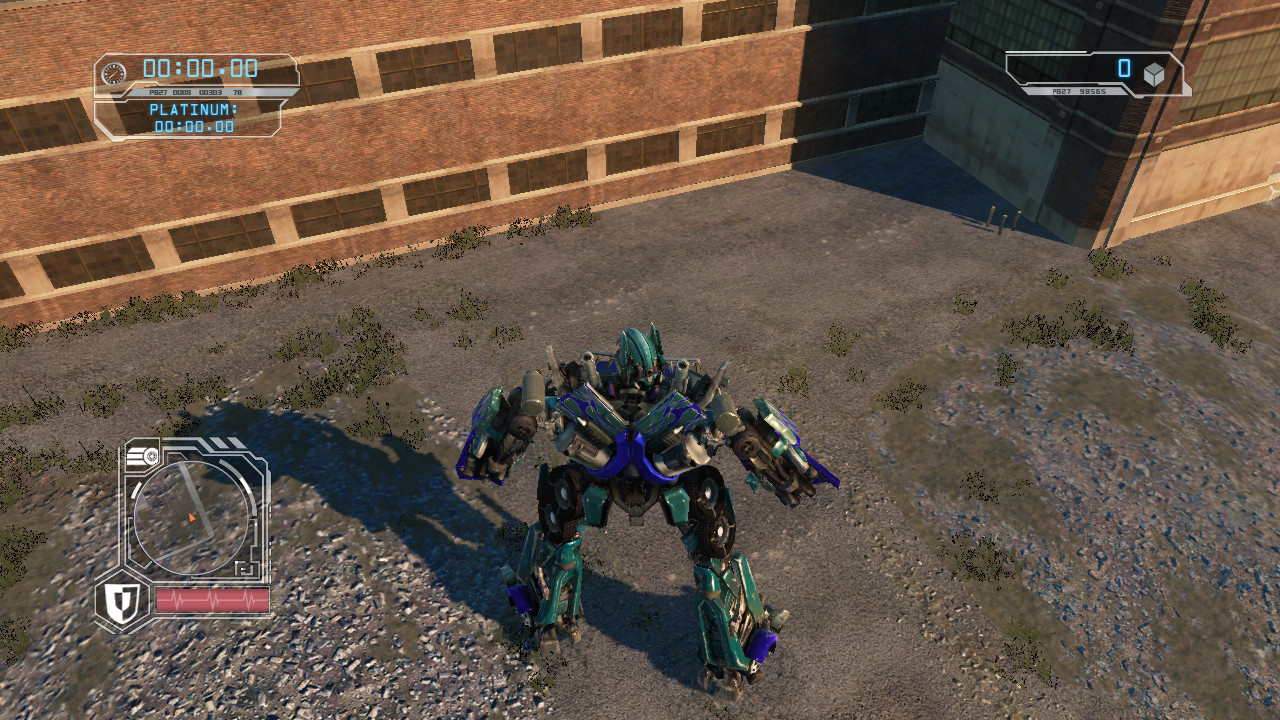Image resolution: width=1280 pixels, height=720 pixels.
Task: Select the cube count showing 0
Action: [x=1124, y=69]
